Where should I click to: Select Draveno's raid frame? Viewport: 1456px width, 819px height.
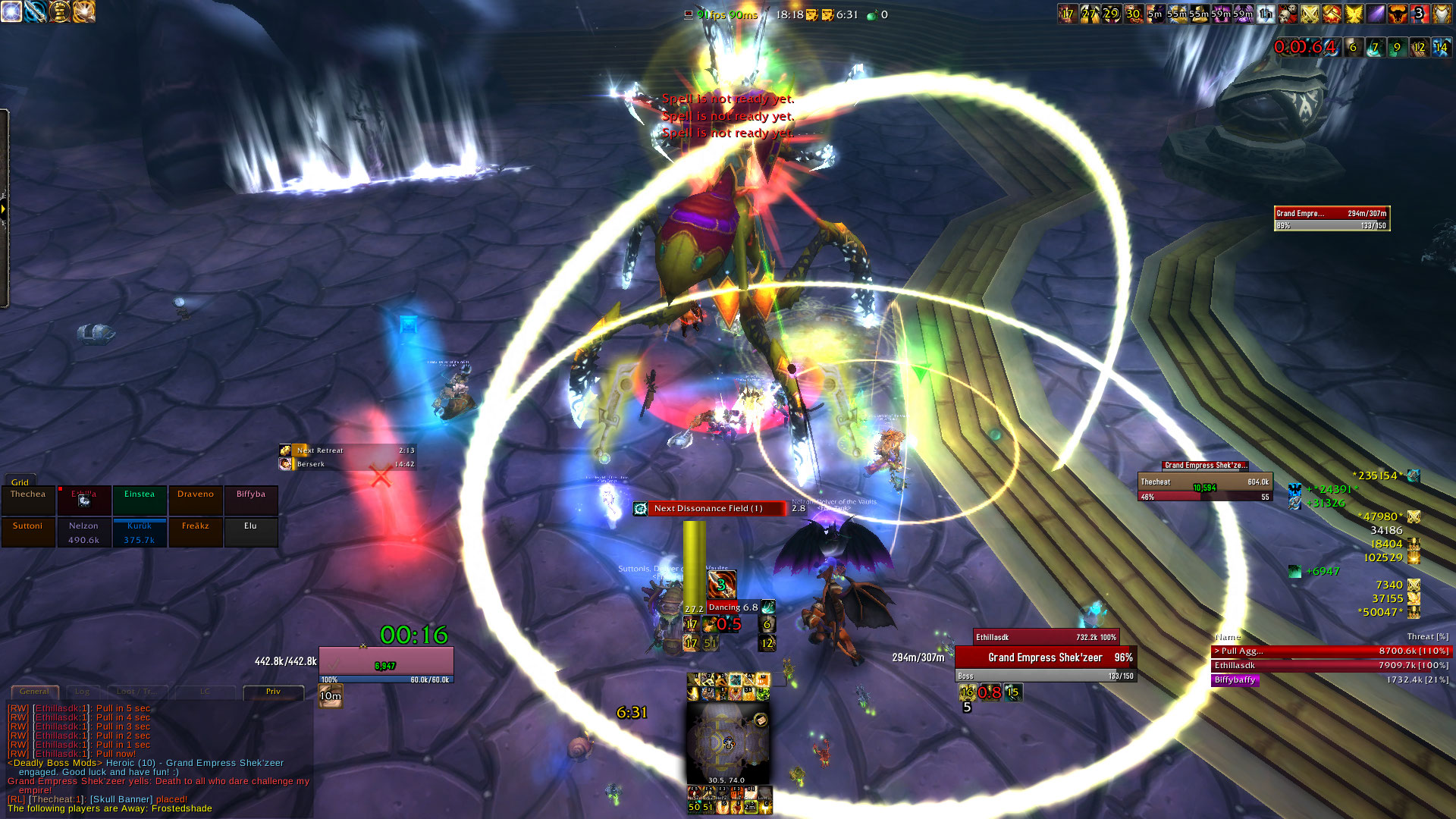(x=196, y=500)
